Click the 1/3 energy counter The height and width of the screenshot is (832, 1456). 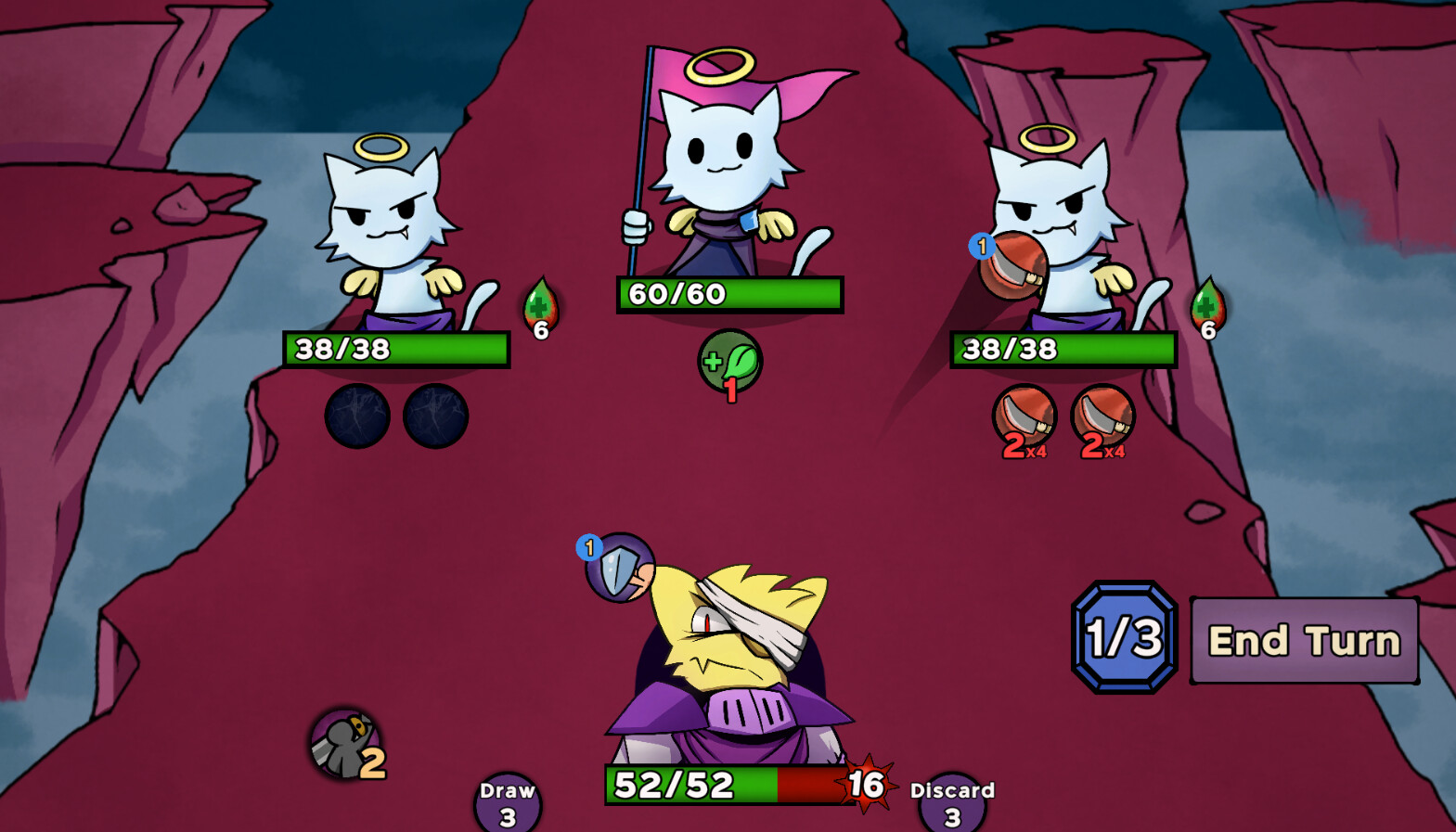coord(1124,632)
